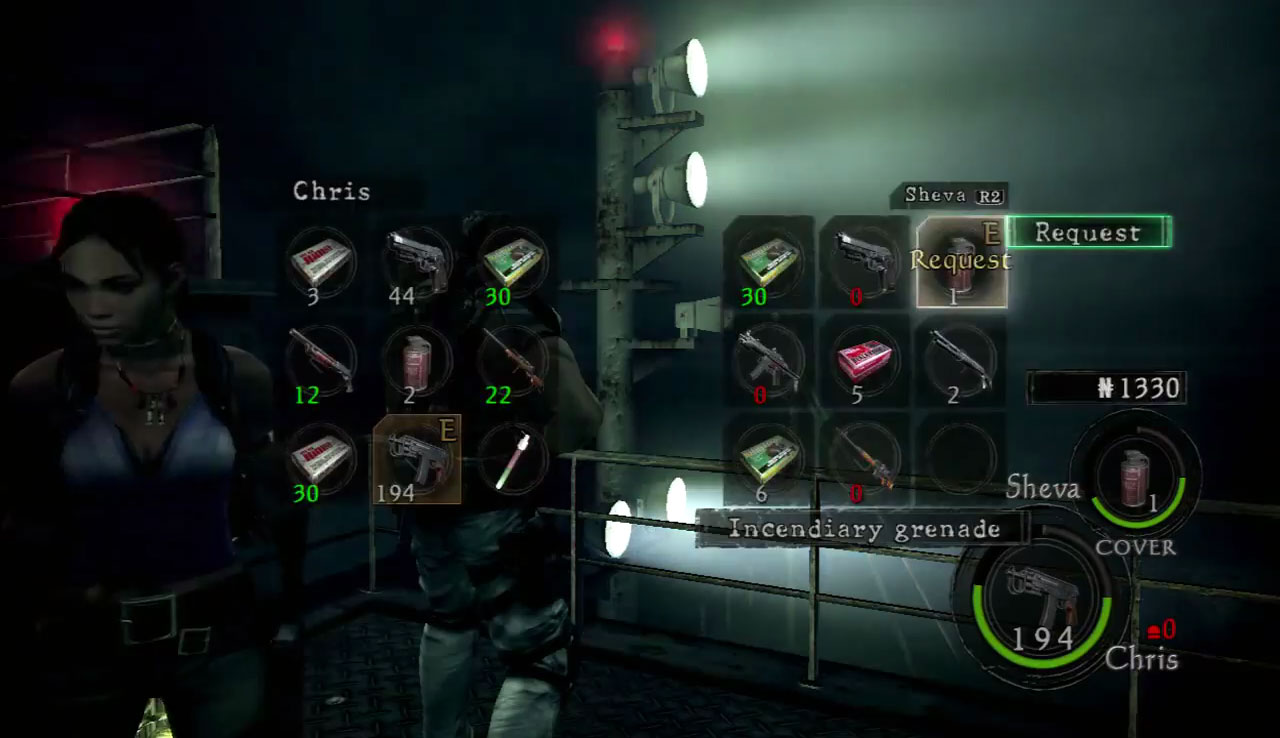Choose Chris's green glow stick item
1280x738 pixels.
(x=513, y=458)
